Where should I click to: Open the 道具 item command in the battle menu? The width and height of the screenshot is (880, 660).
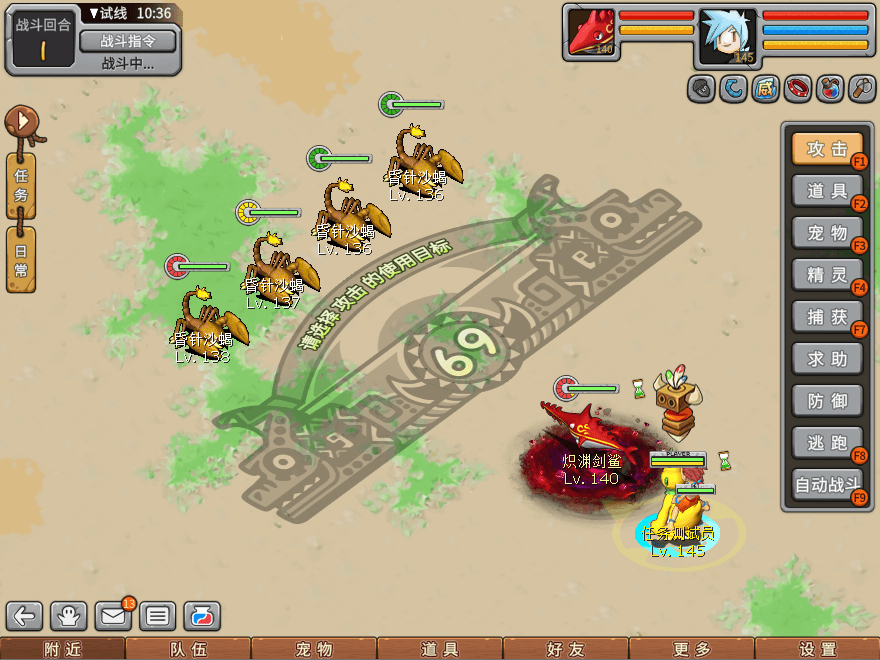coord(827,190)
